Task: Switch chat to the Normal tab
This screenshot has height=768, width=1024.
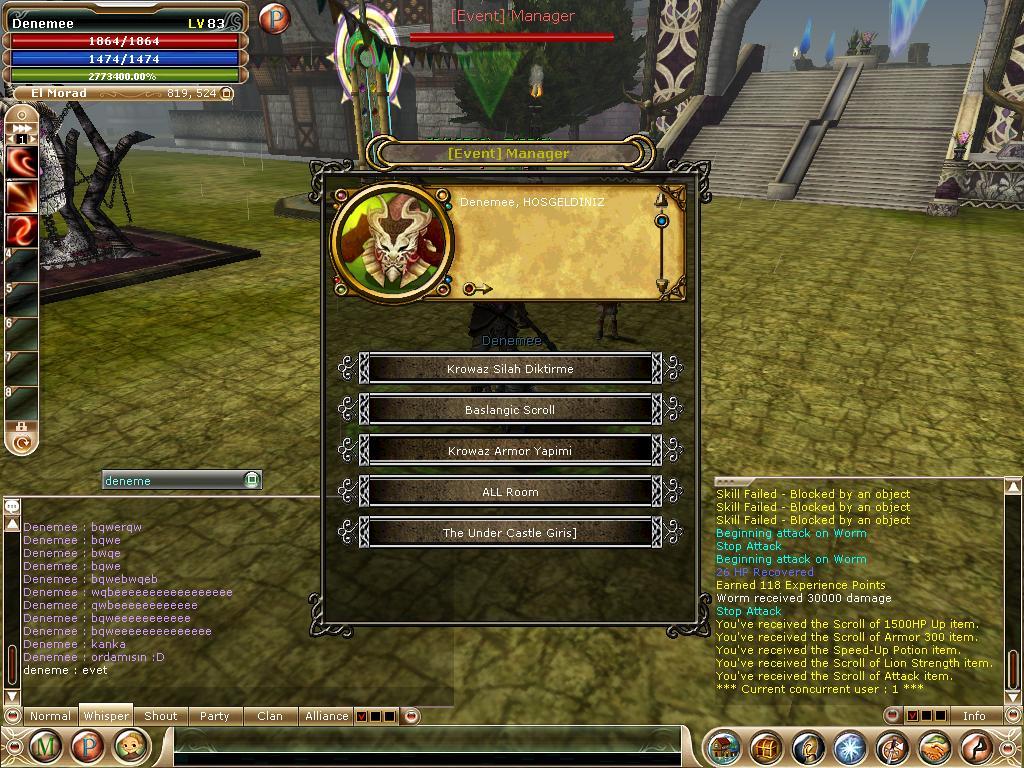Action: [50, 716]
